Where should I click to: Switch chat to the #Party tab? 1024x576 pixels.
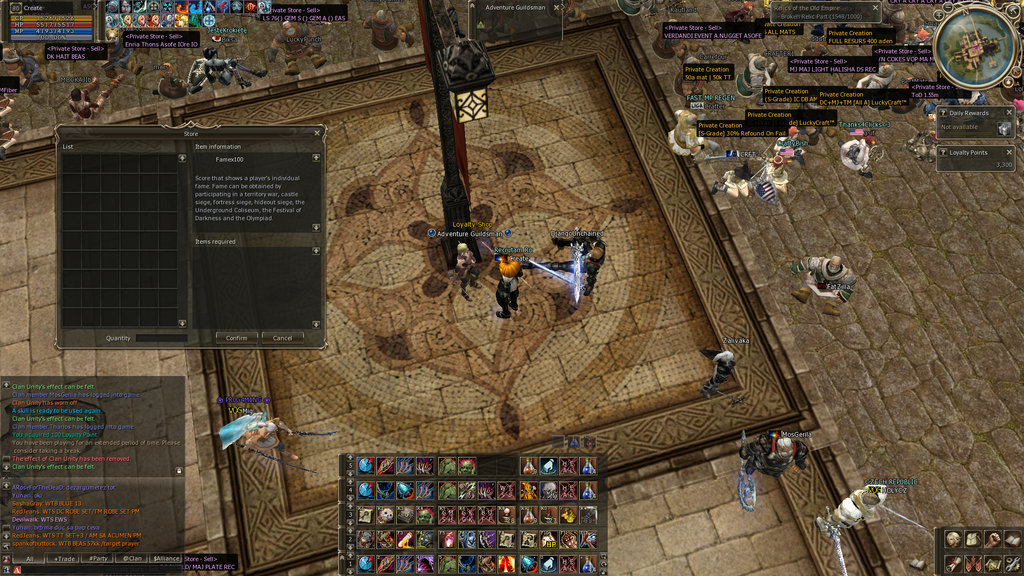pyautogui.click(x=99, y=559)
